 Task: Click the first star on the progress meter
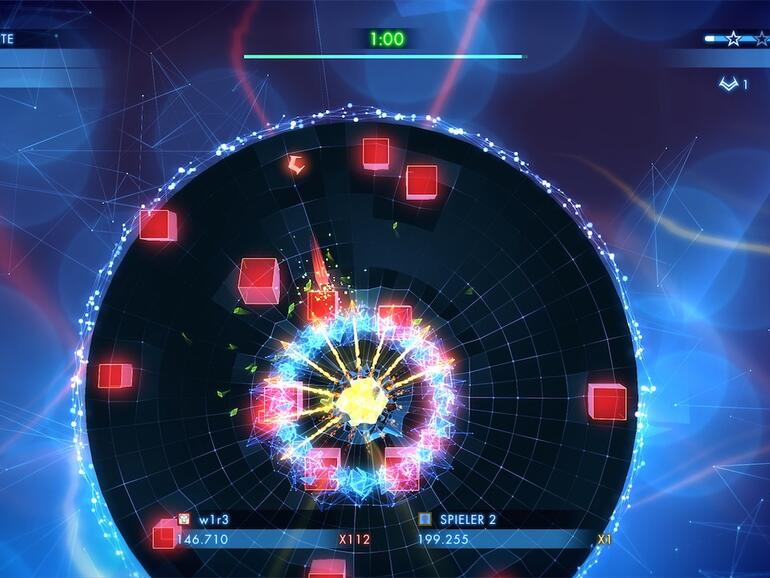pos(733,39)
